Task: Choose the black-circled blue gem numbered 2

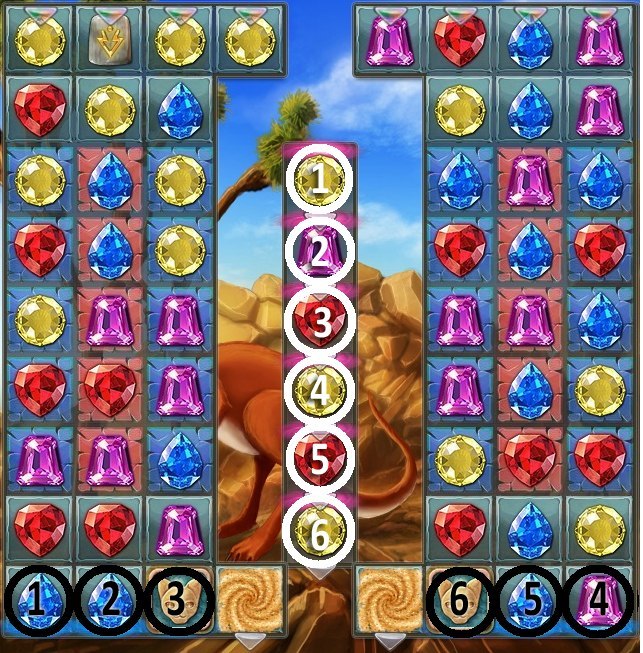Action: click(x=107, y=601)
